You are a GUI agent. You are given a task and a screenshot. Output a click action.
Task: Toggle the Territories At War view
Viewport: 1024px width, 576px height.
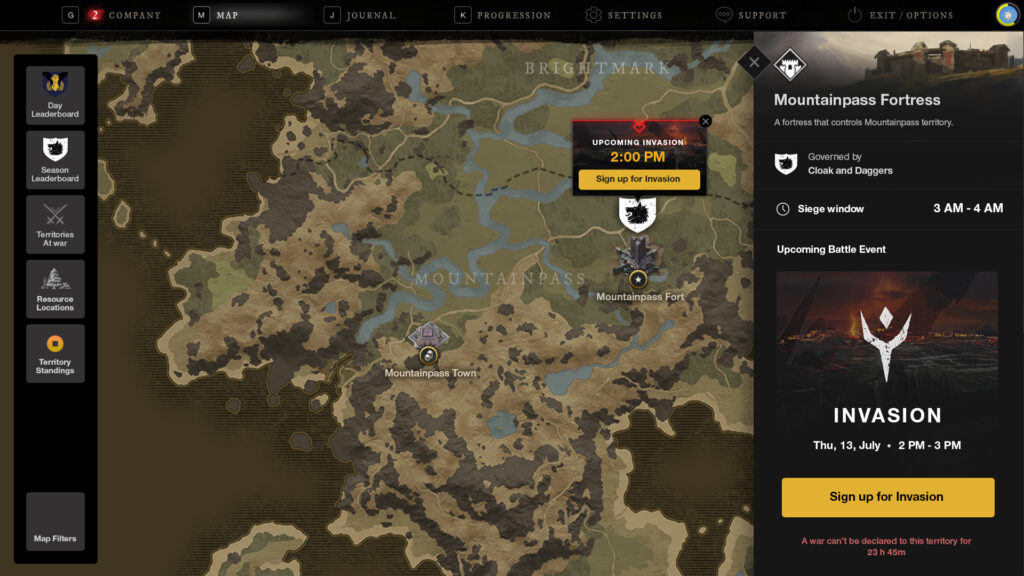(55, 224)
